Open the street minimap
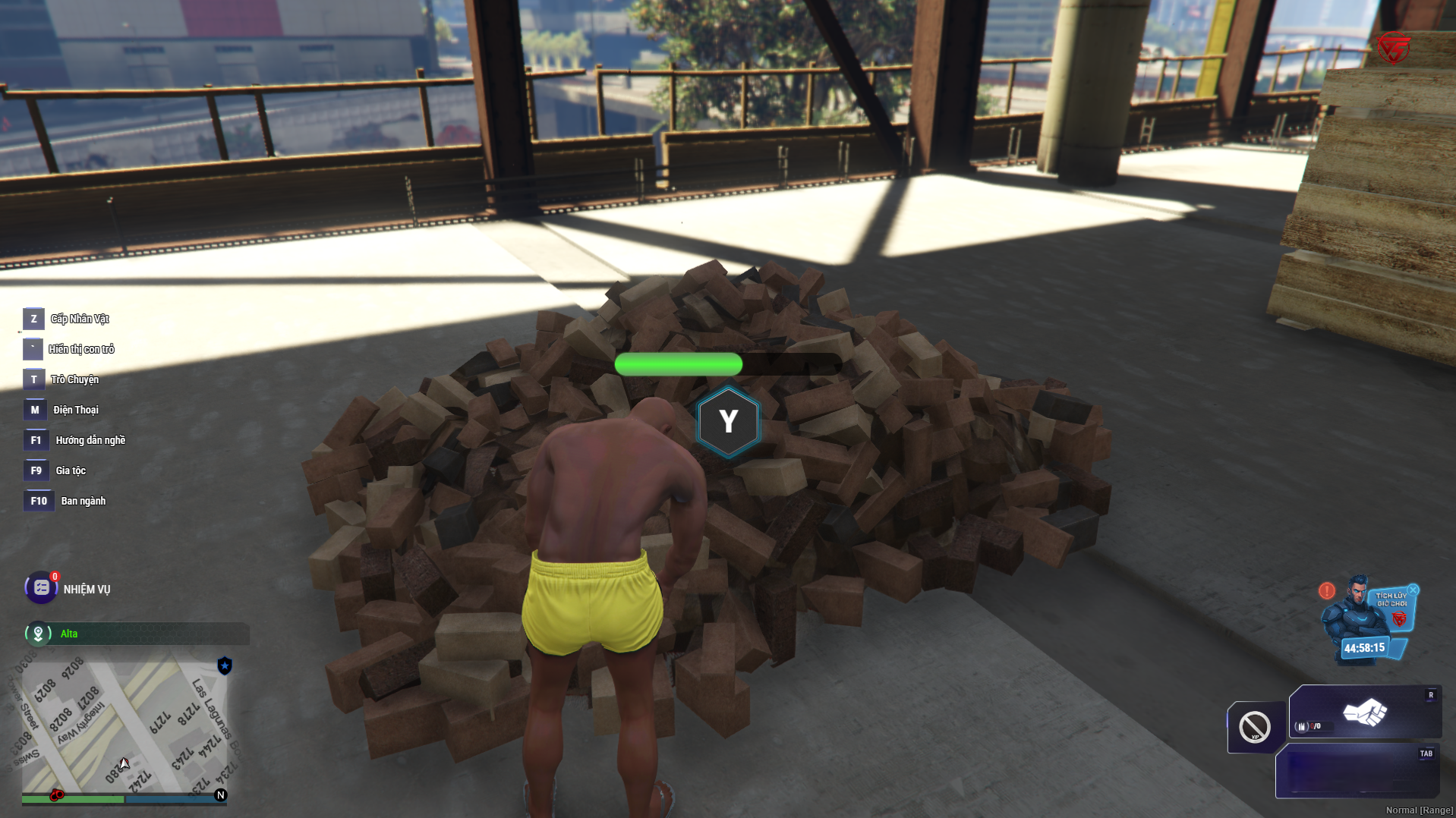This screenshot has height=818, width=1456. 121,725
